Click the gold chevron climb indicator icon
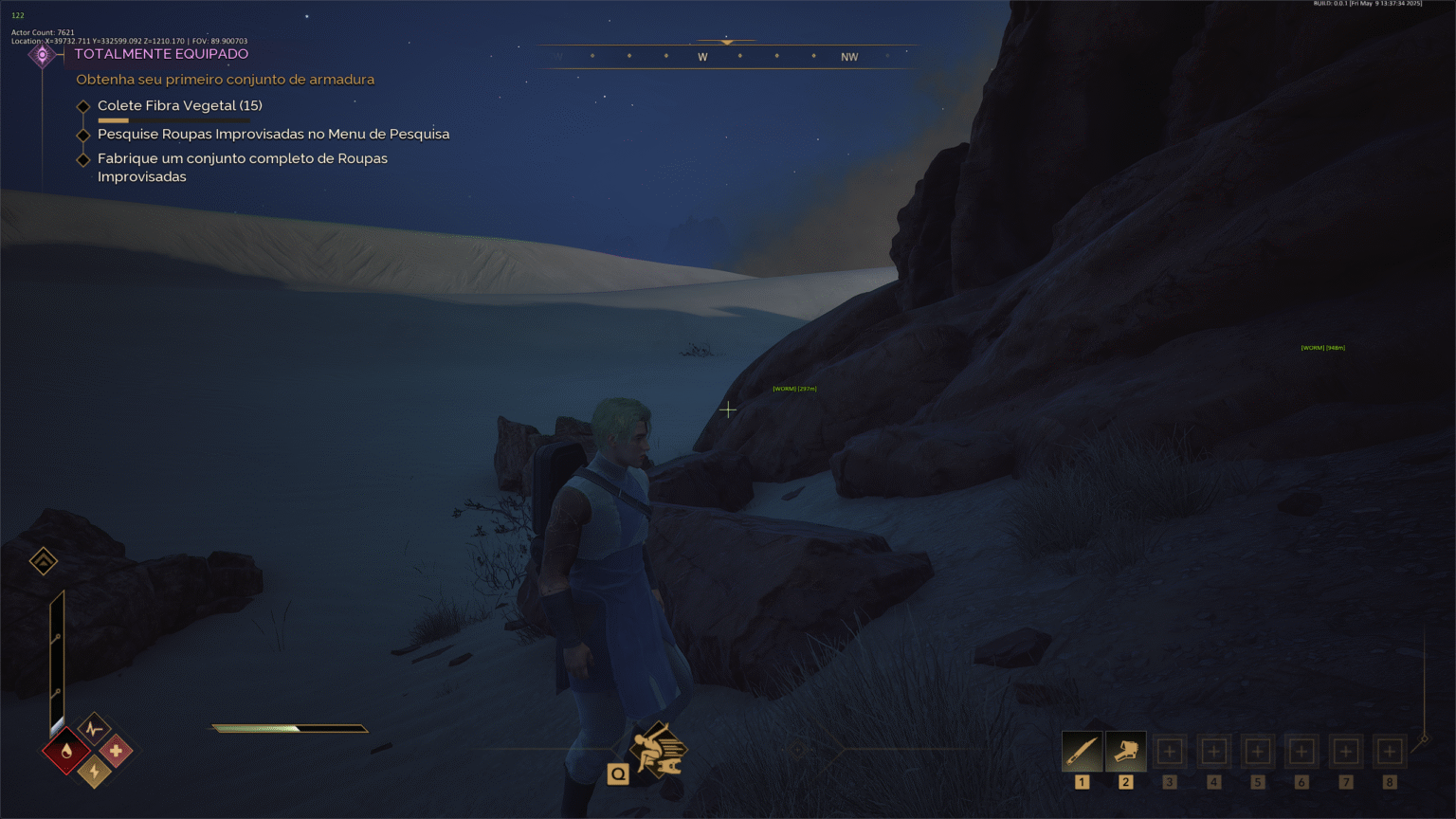 point(42,560)
